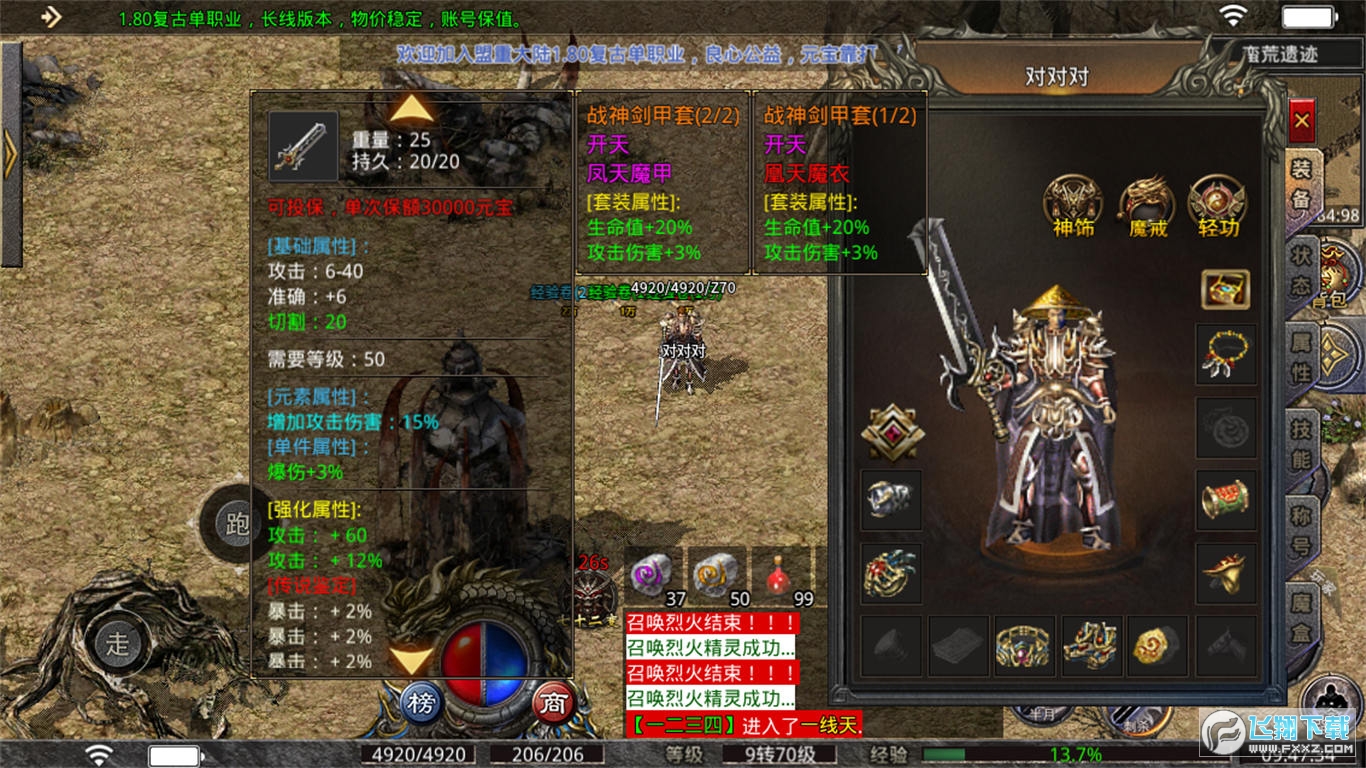Click the 跑 run button
The width and height of the screenshot is (1366, 768).
click(236, 525)
